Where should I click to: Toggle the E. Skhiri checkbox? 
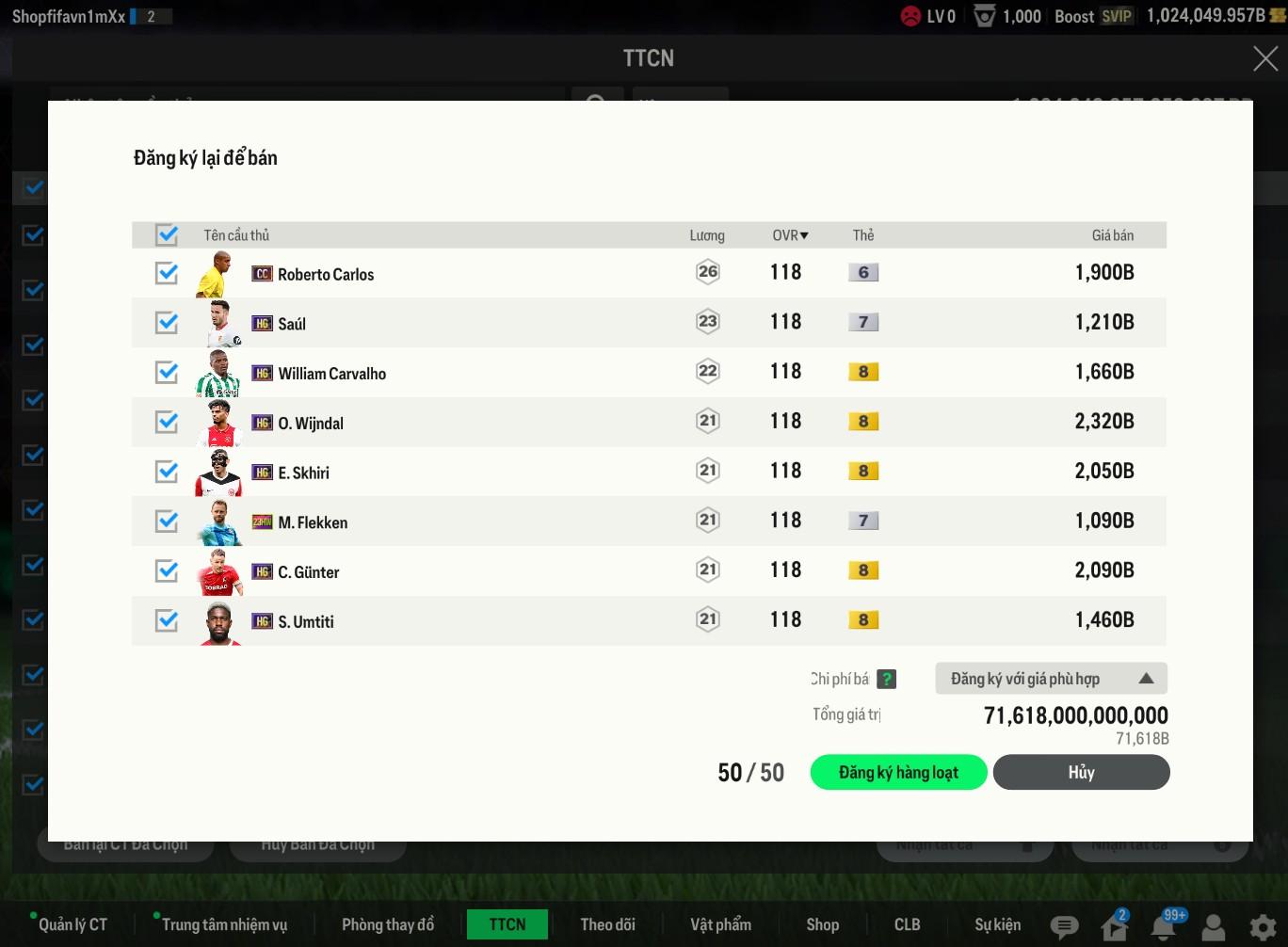click(x=167, y=472)
